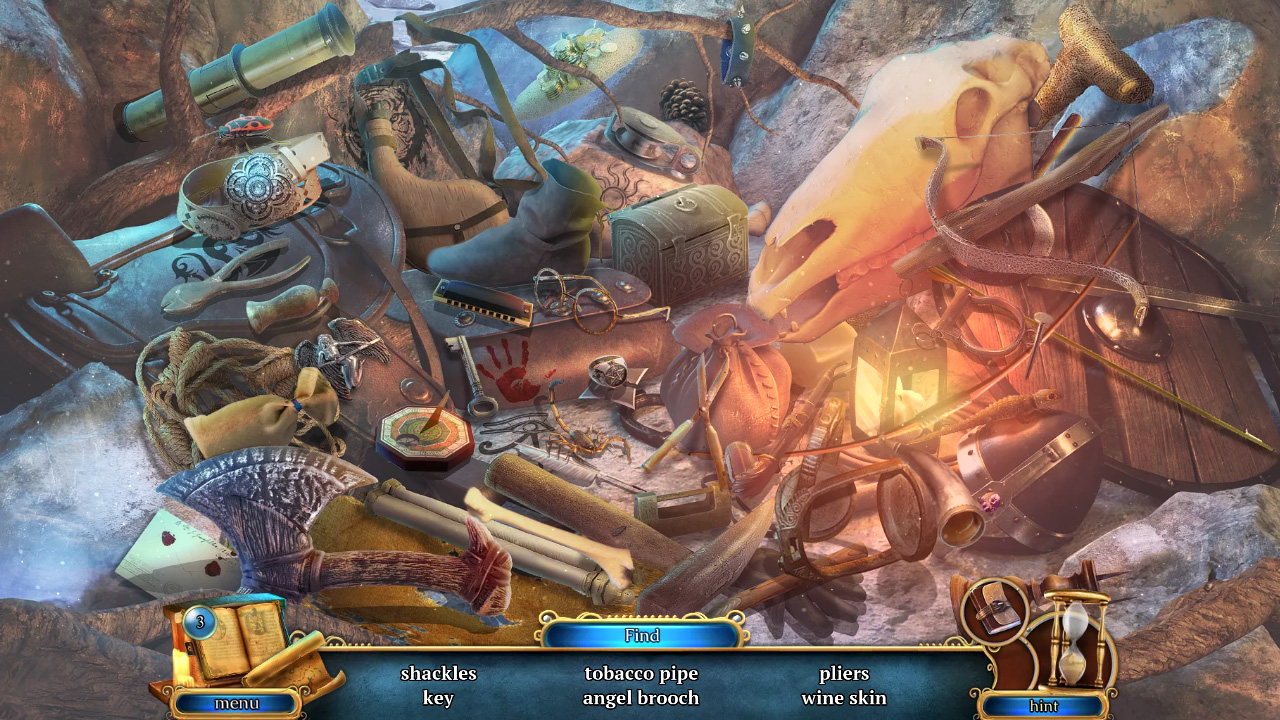Open the menu with the menu button
Screen dimensions: 1280x720
[x=236, y=704]
